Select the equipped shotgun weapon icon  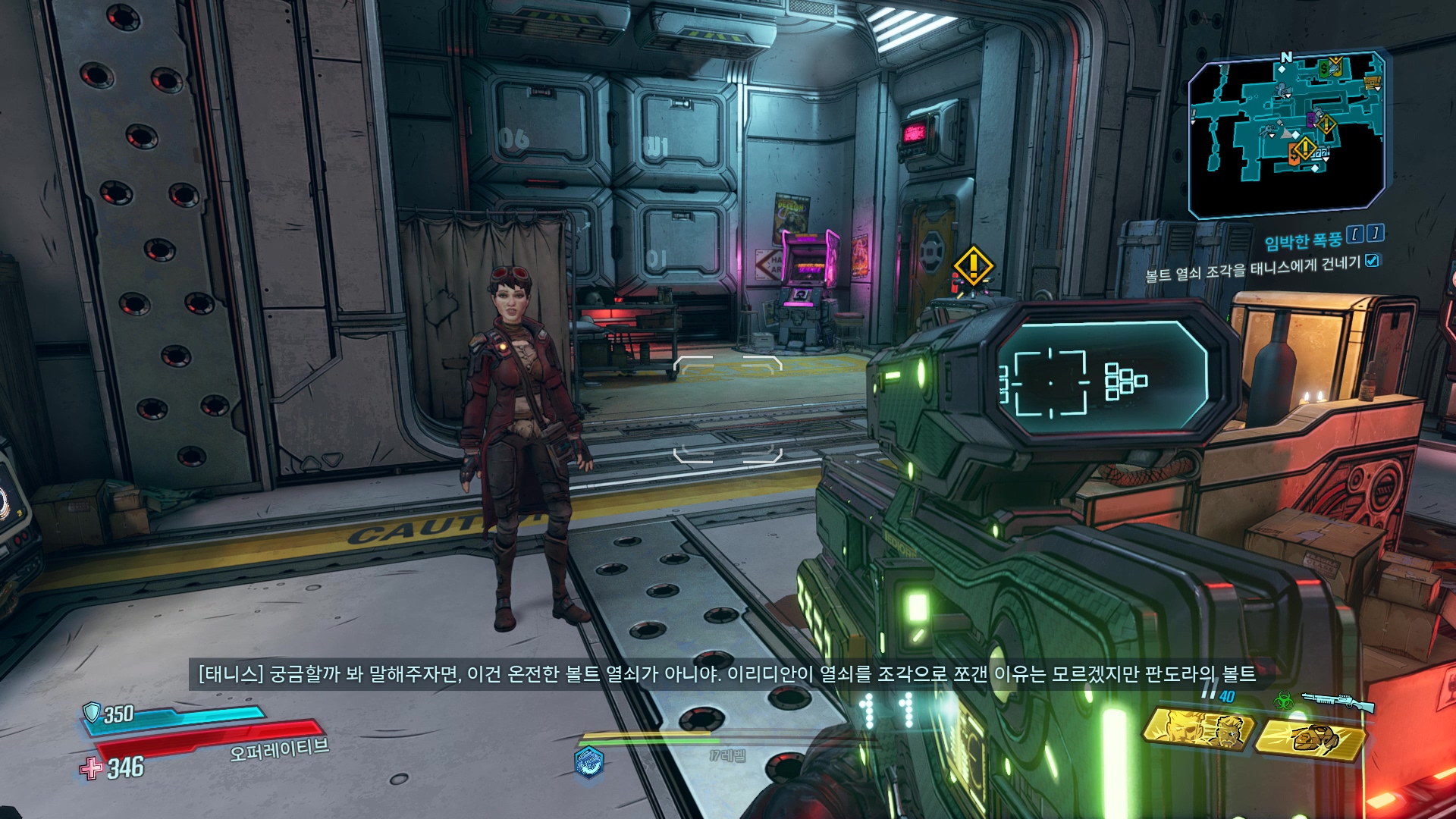click(x=1338, y=701)
